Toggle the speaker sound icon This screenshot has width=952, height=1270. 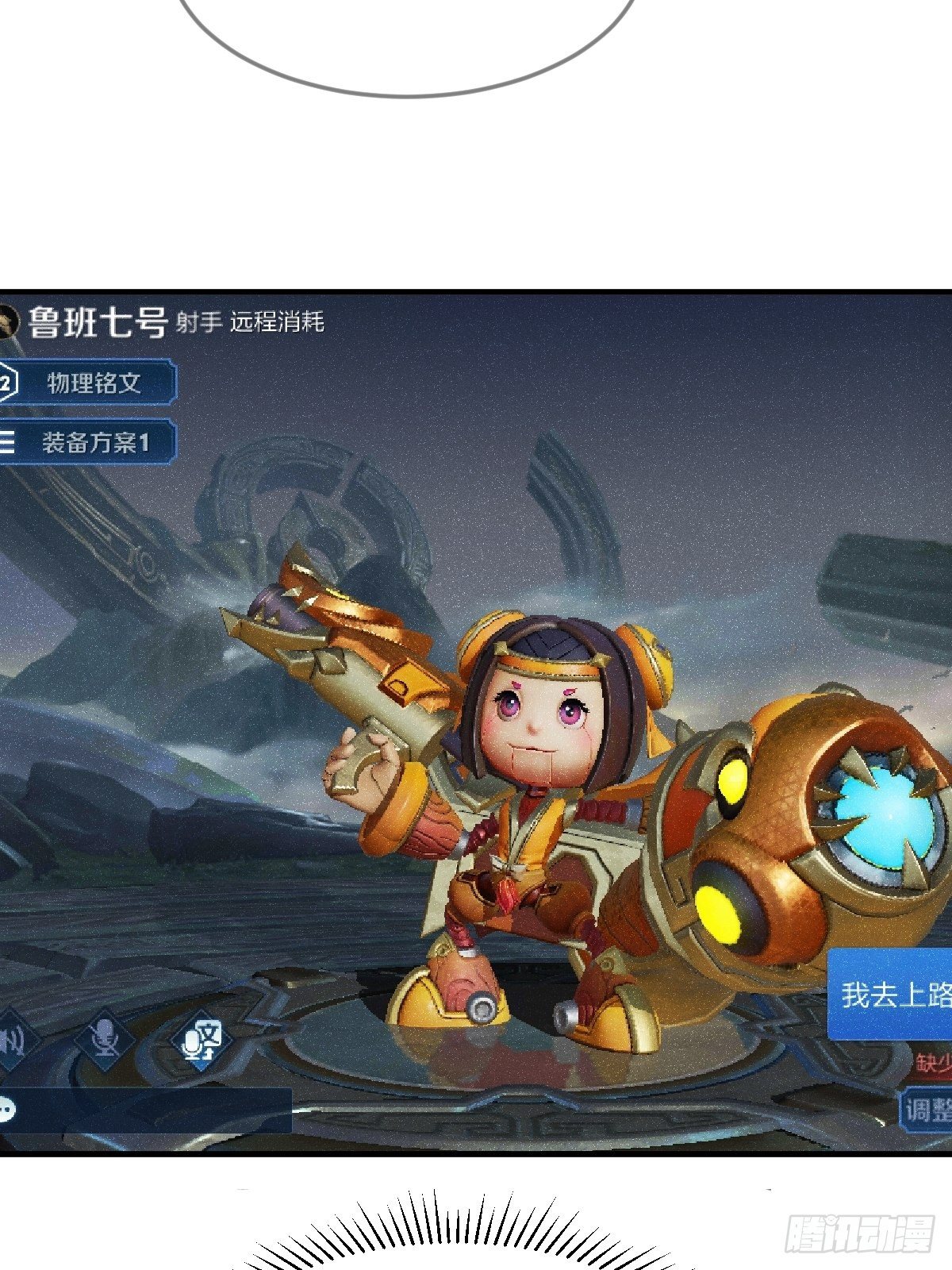(x=14, y=1038)
